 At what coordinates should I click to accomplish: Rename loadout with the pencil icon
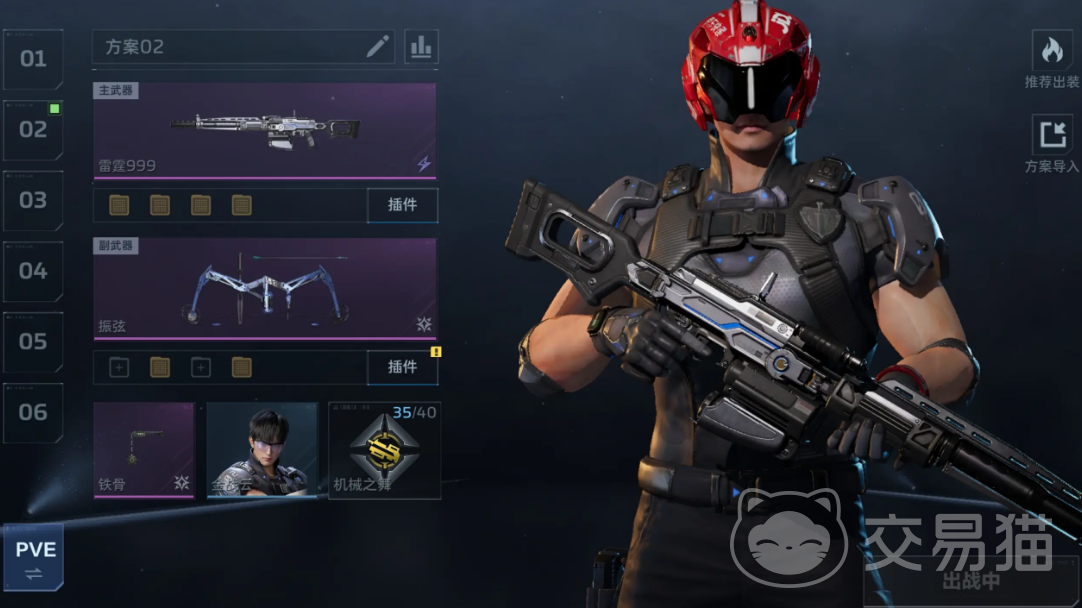pyautogui.click(x=377, y=47)
